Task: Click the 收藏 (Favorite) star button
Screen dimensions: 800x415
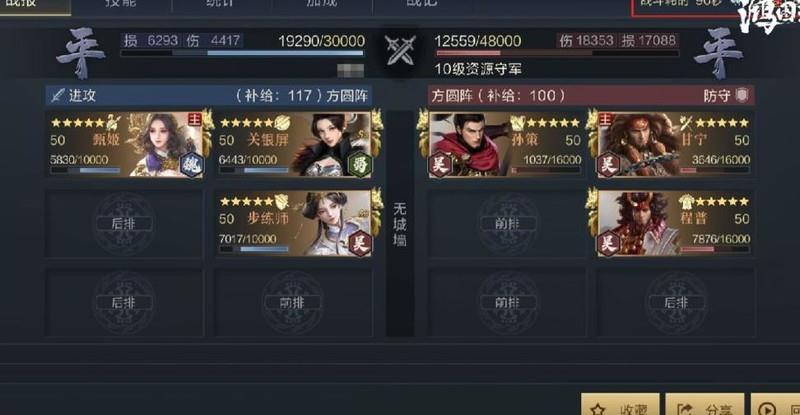Action: [619, 405]
